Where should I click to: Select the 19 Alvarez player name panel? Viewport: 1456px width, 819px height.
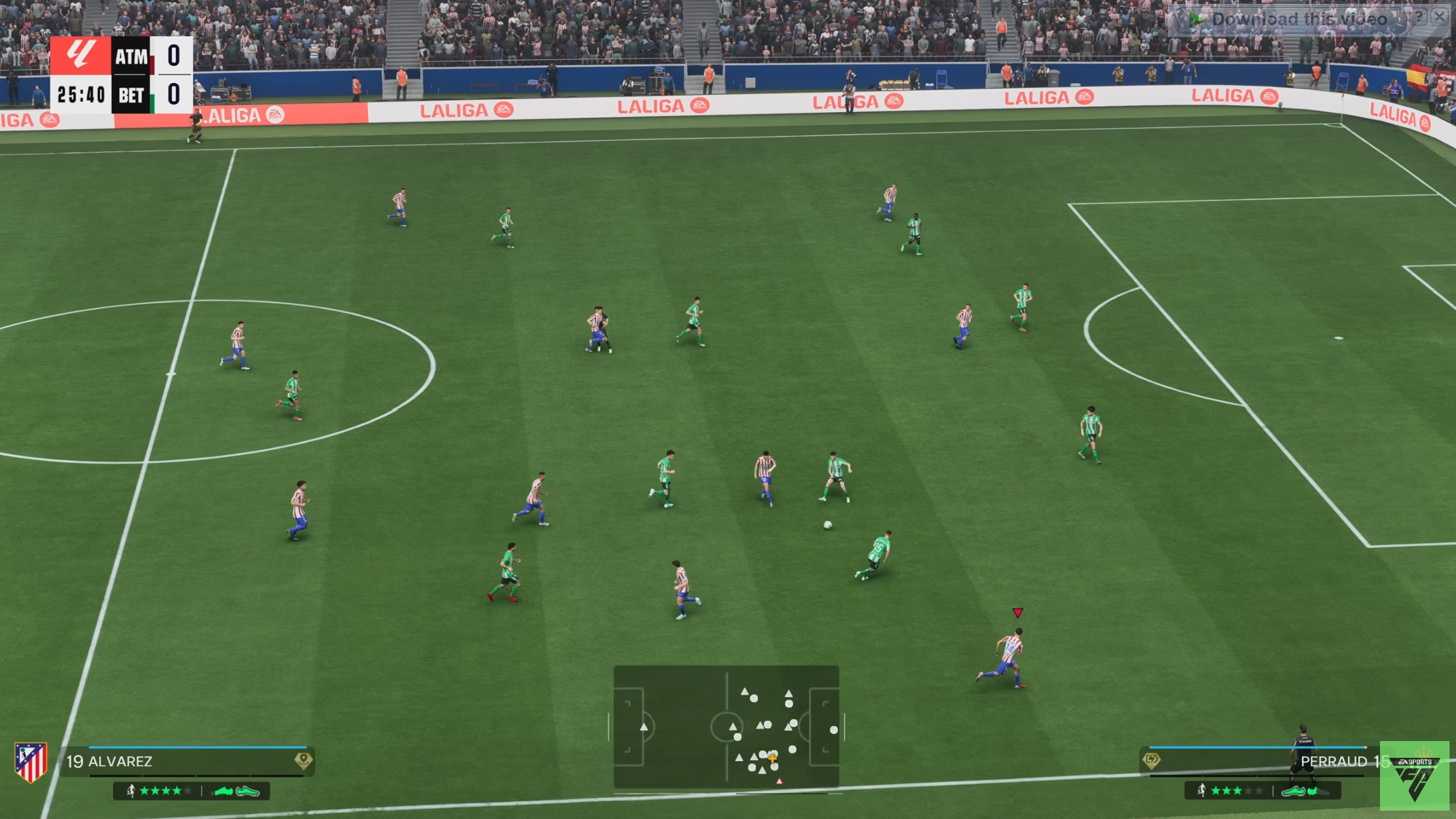point(180,761)
